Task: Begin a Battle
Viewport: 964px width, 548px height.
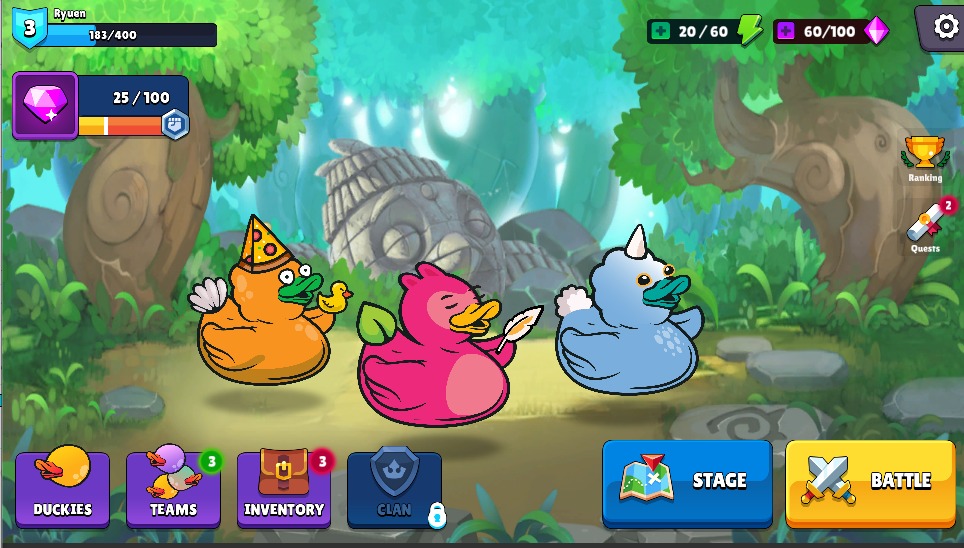Action: 870,482
